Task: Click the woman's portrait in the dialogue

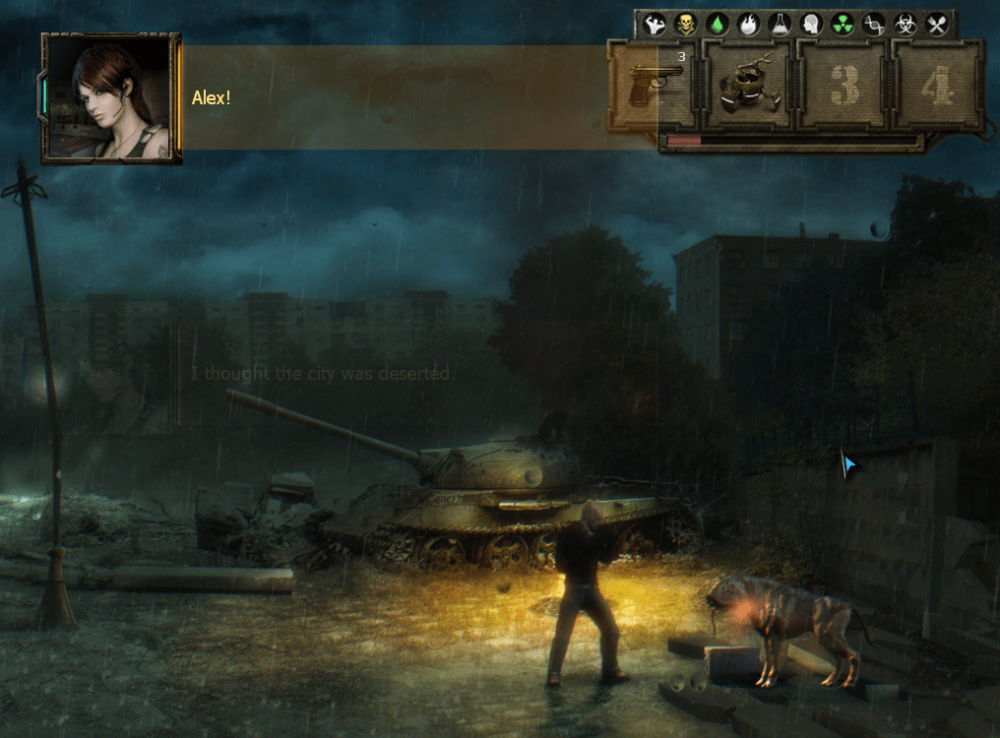Action: (x=110, y=98)
